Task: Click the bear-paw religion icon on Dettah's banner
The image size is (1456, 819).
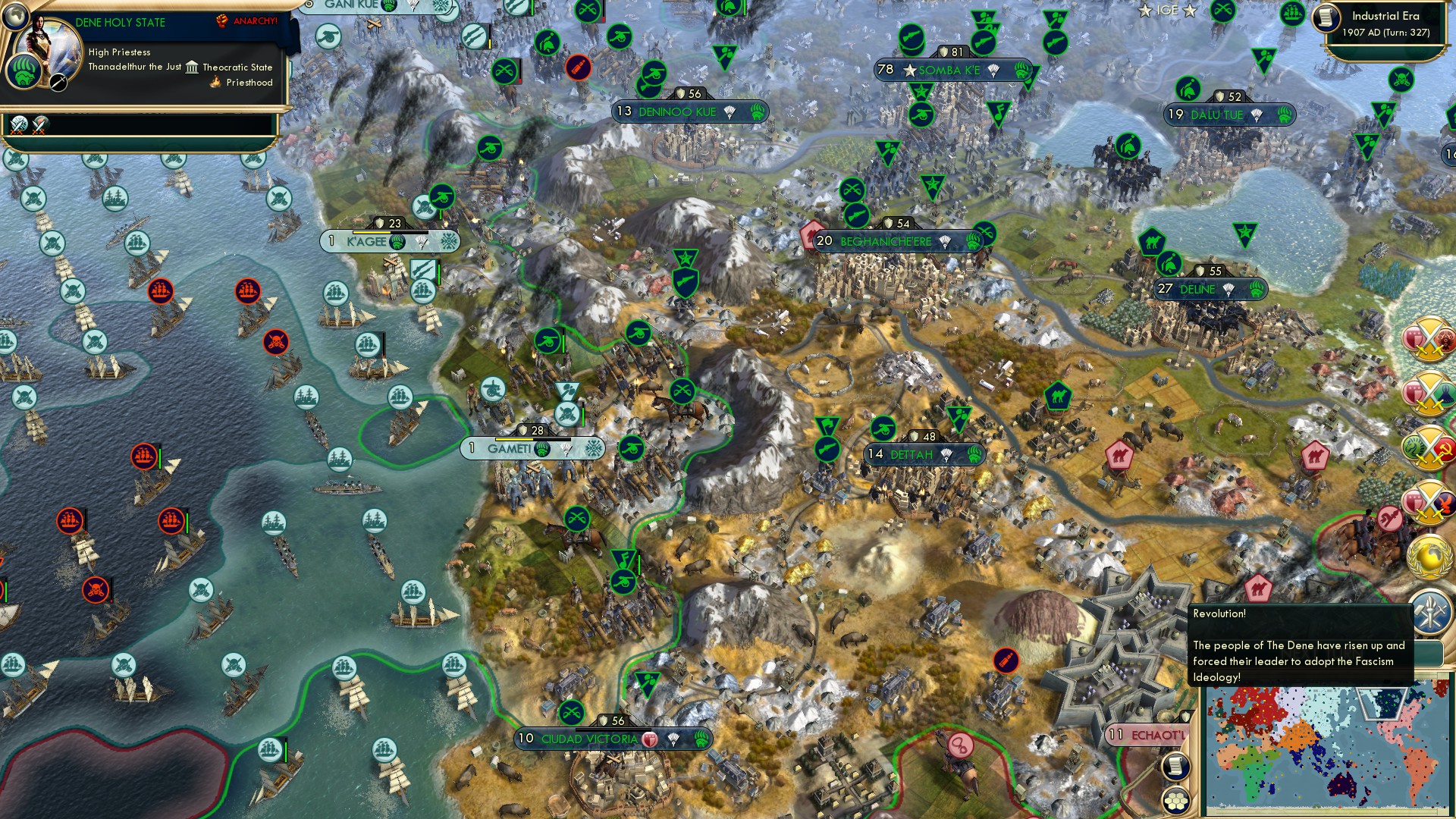Action: [x=974, y=456]
